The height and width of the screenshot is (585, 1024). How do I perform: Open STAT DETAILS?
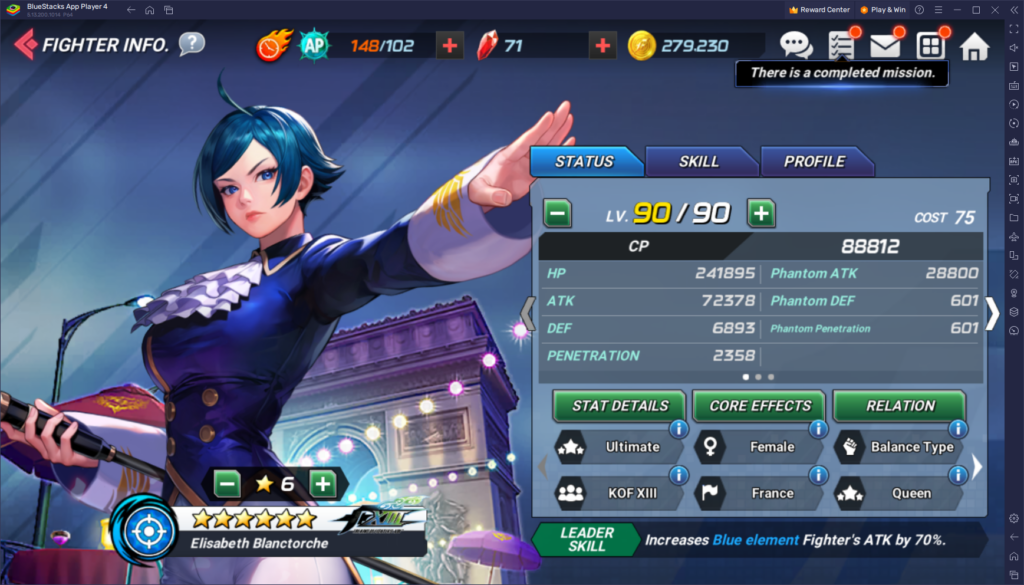619,406
